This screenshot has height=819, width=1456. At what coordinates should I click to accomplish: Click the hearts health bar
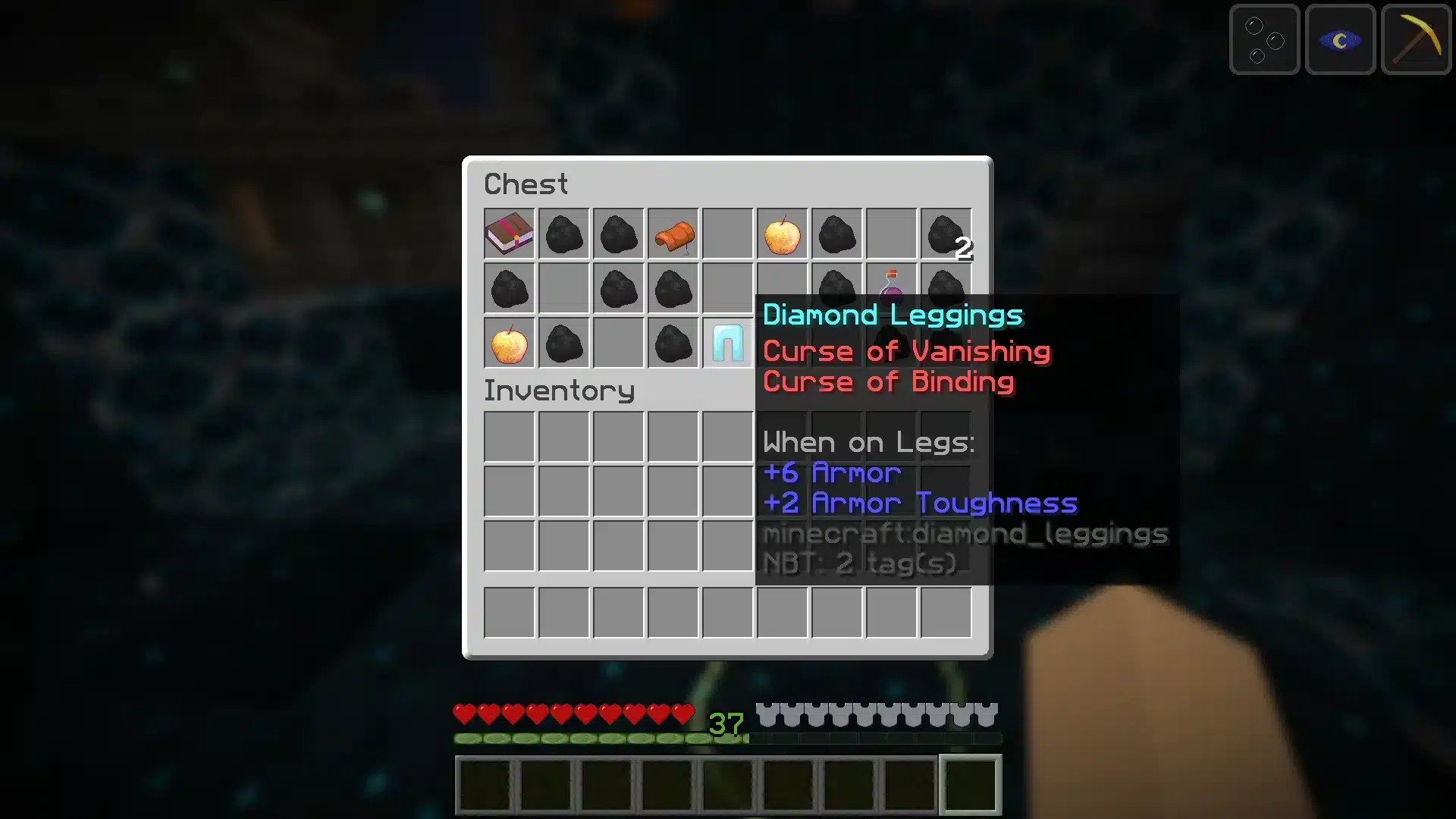coord(573,713)
